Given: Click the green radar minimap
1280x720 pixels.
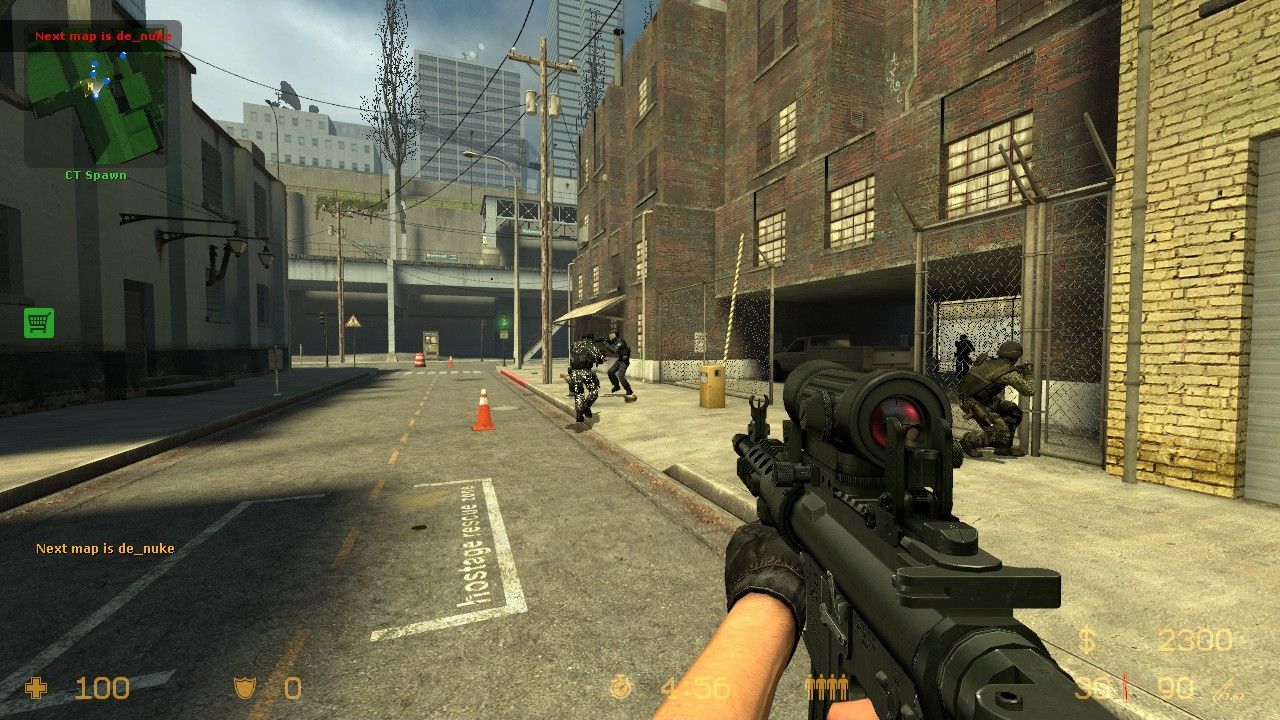Looking at the screenshot, I should pos(96,97).
